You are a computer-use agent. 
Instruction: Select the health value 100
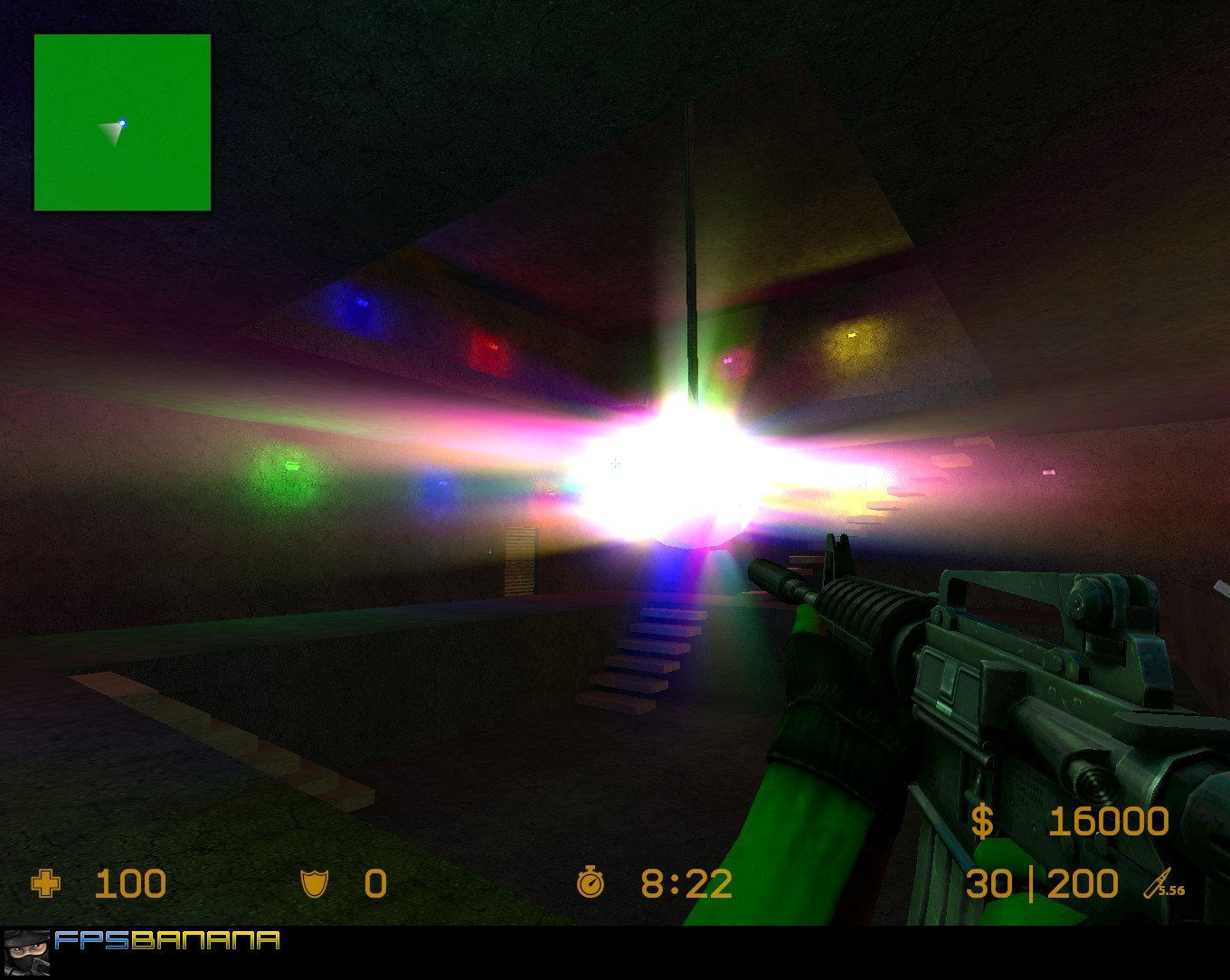click(x=131, y=884)
